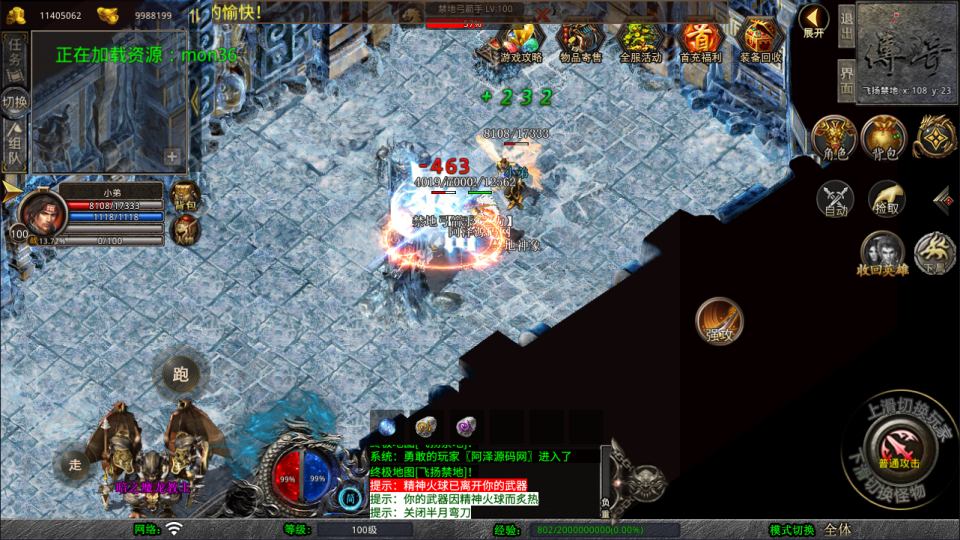Open the 背包 backpack beside the 角色 button
Viewport: 960px width, 540px height.
click(884, 137)
